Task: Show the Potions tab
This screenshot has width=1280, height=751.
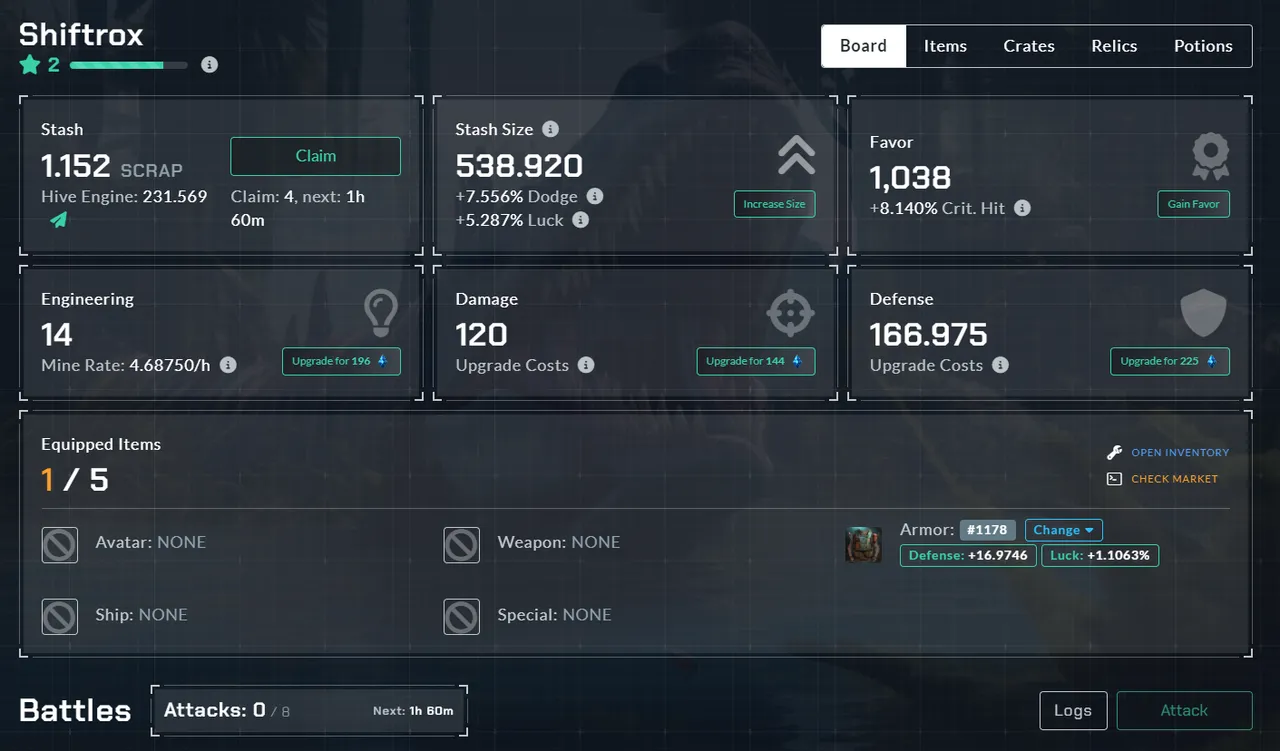Action: [x=1203, y=46]
